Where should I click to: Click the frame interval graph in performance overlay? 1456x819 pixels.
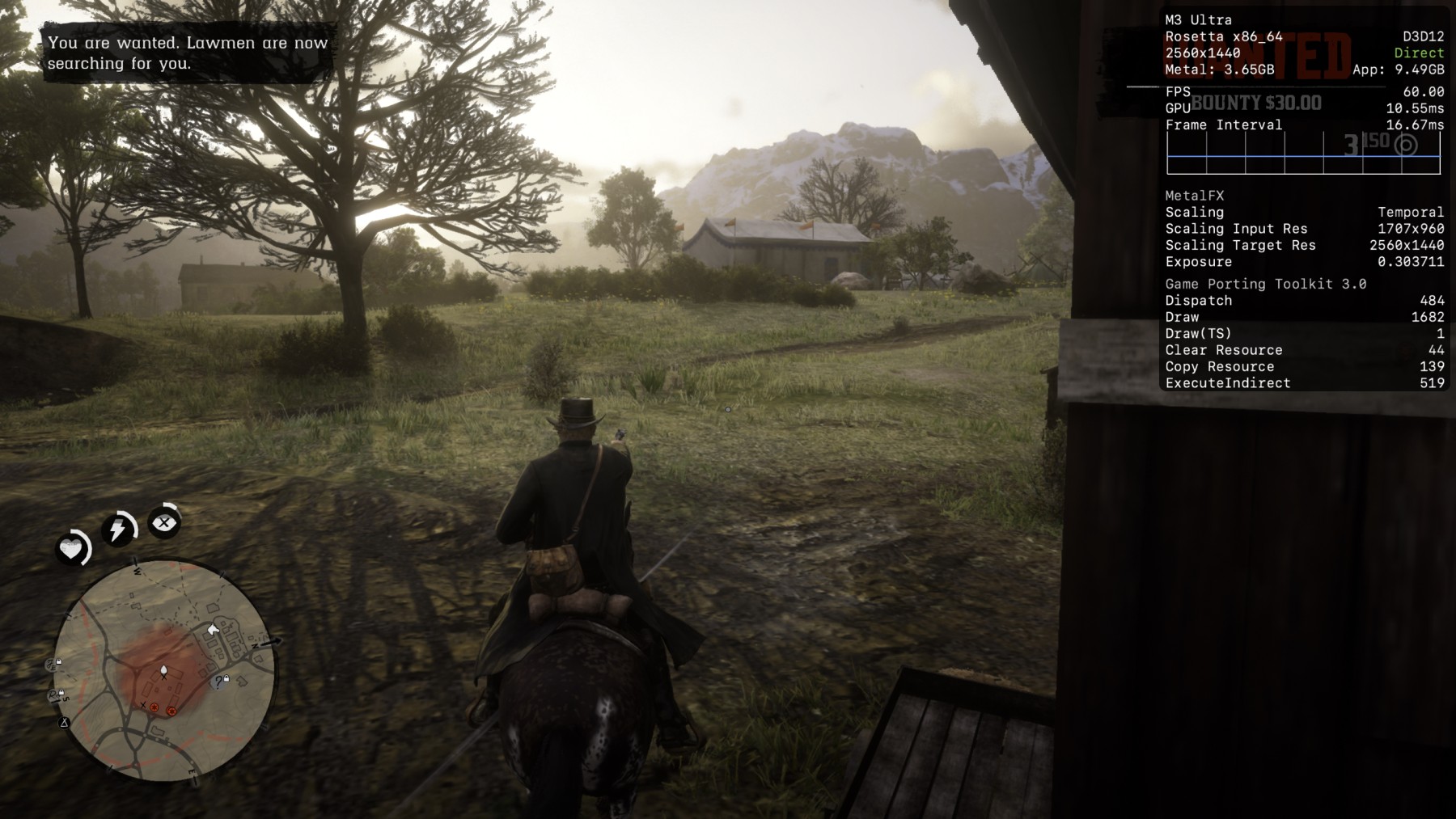pos(1303,154)
